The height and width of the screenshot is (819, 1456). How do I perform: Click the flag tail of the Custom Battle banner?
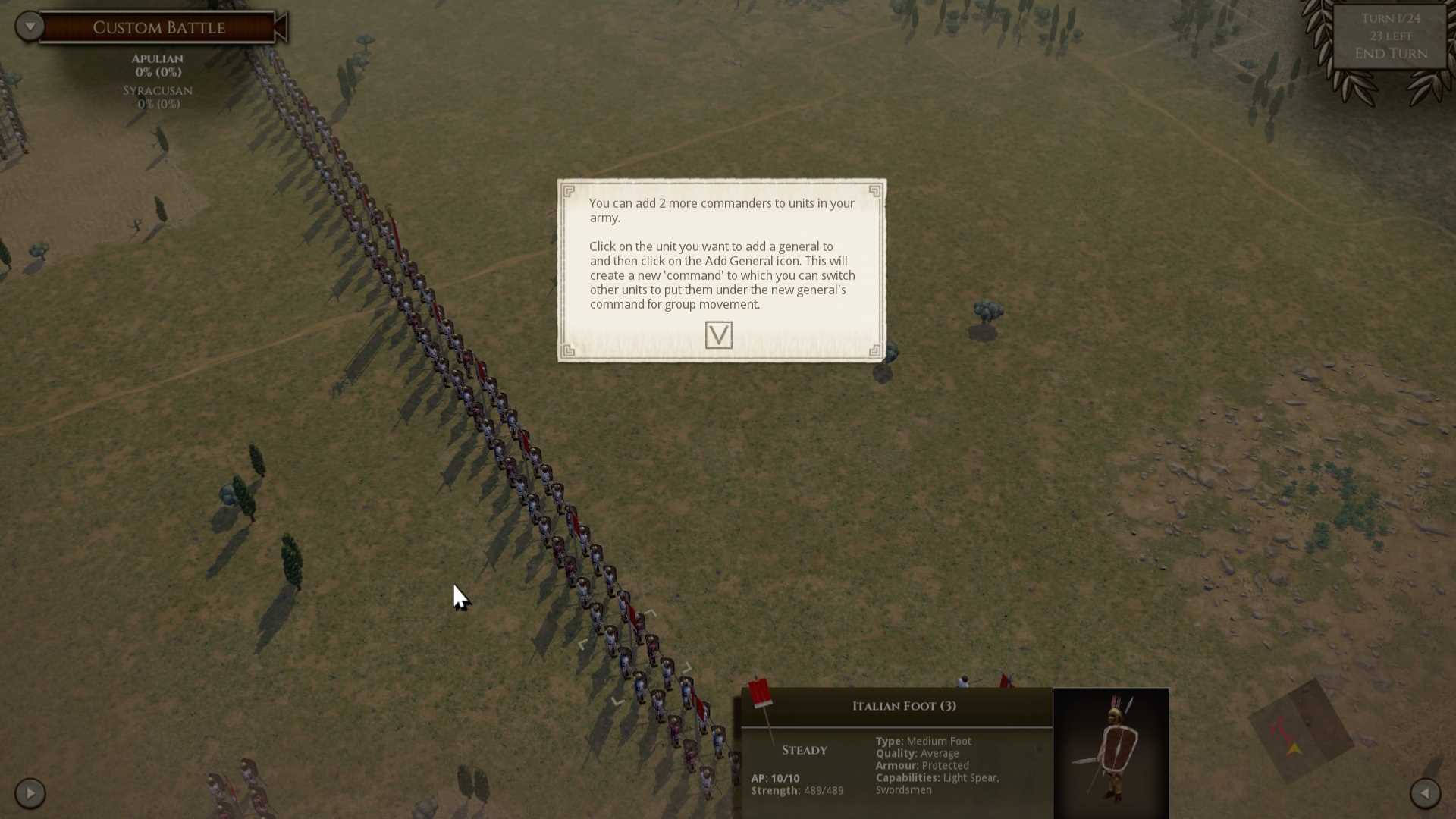pyautogui.click(x=282, y=27)
